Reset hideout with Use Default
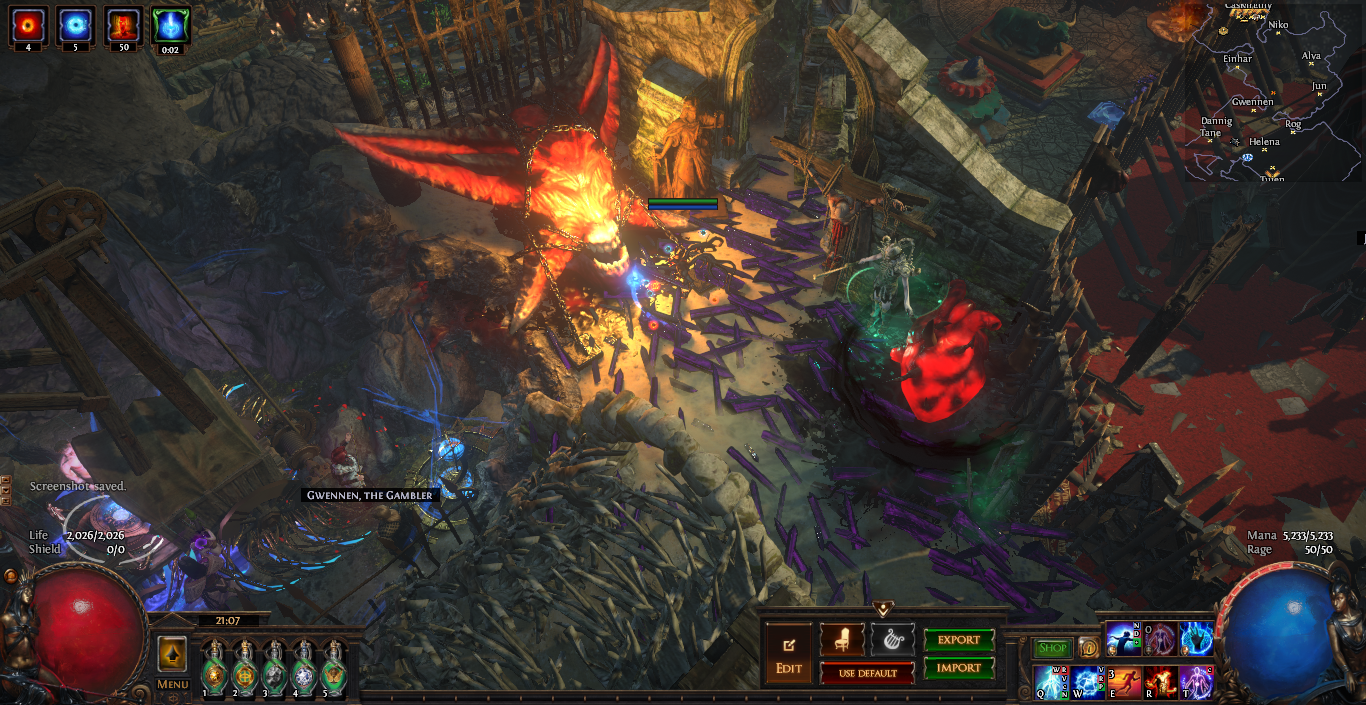 [x=867, y=673]
